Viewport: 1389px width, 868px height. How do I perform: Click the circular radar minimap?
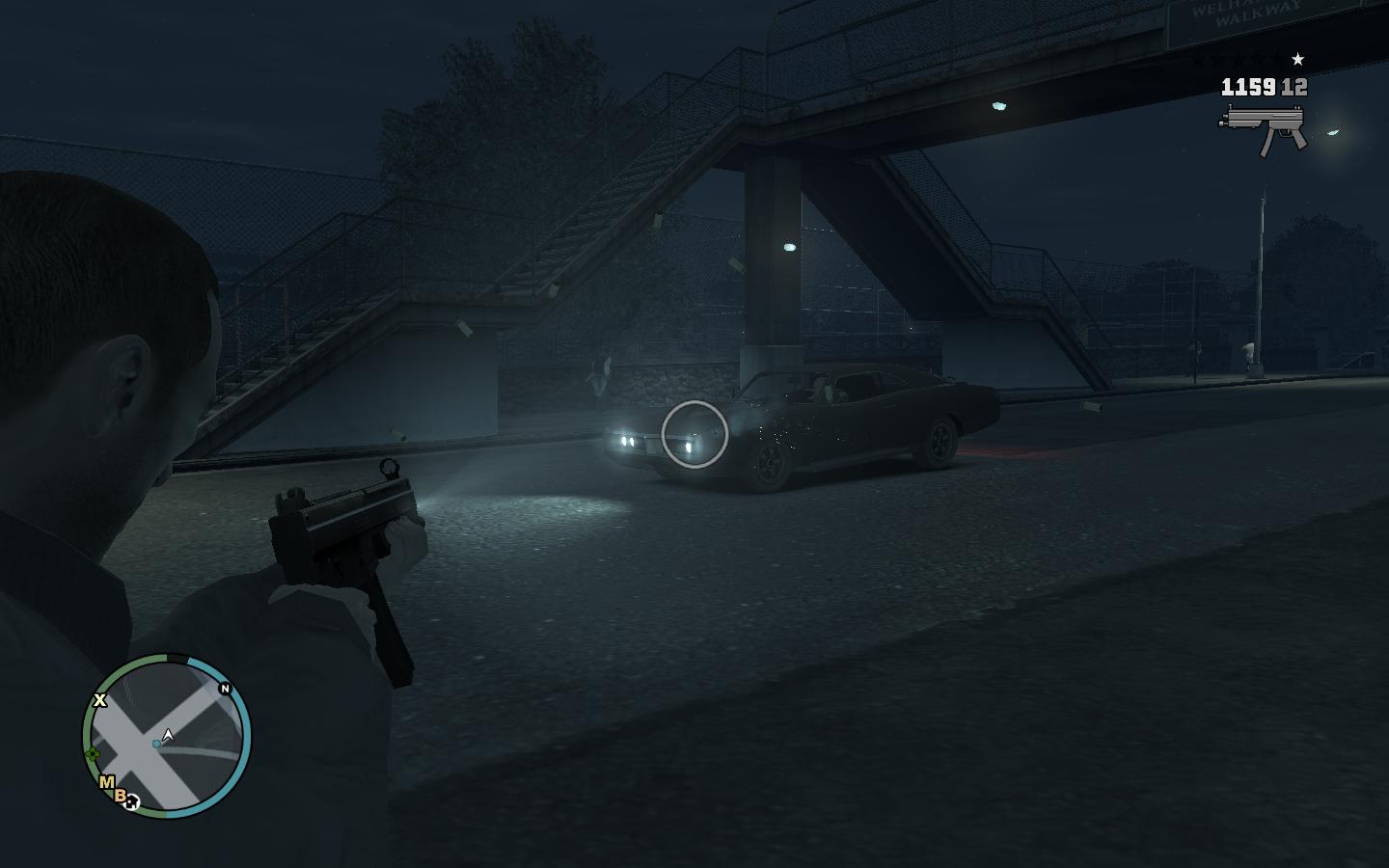click(x=167, y=738)
